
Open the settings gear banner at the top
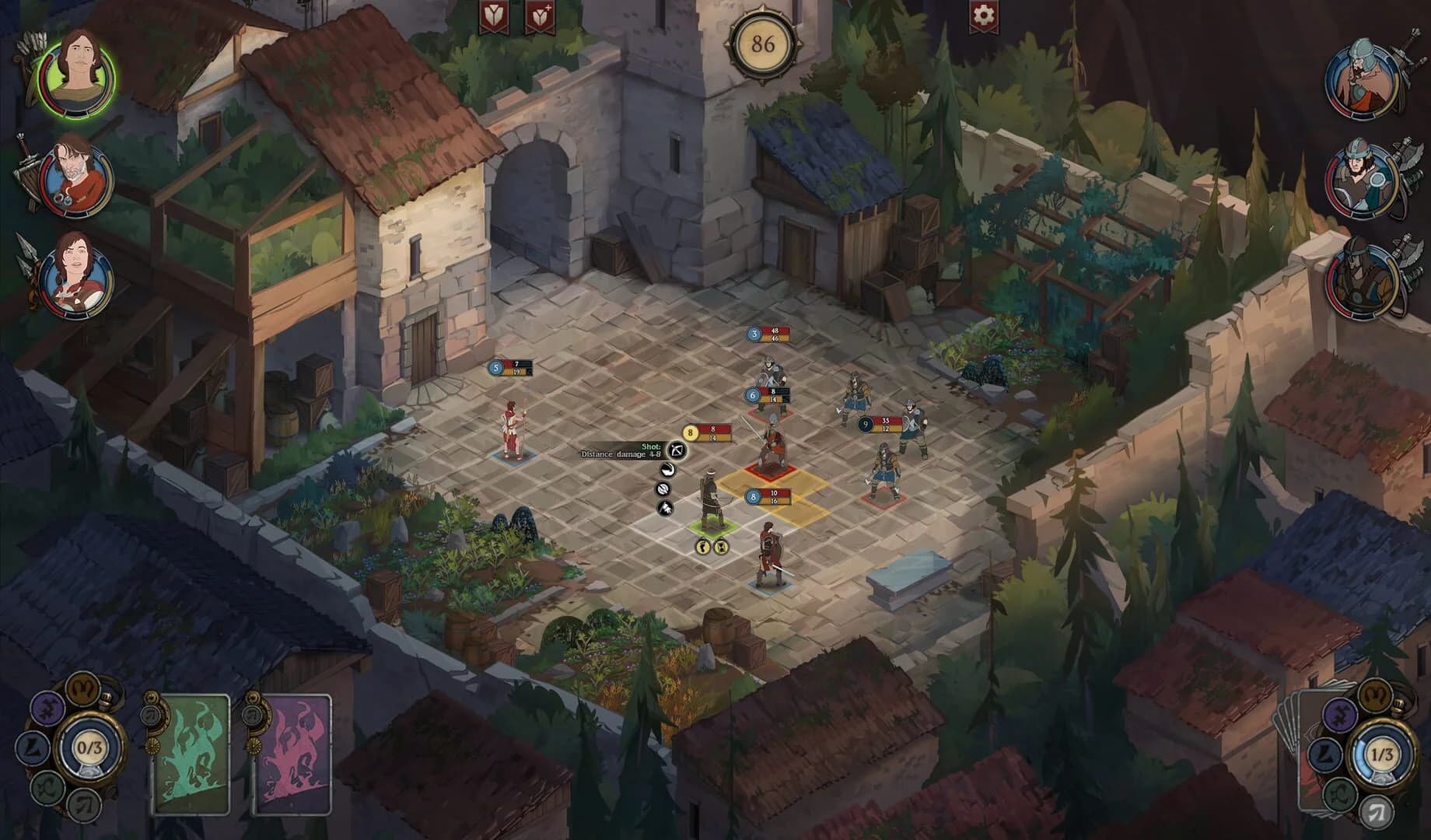coord(984,14)
